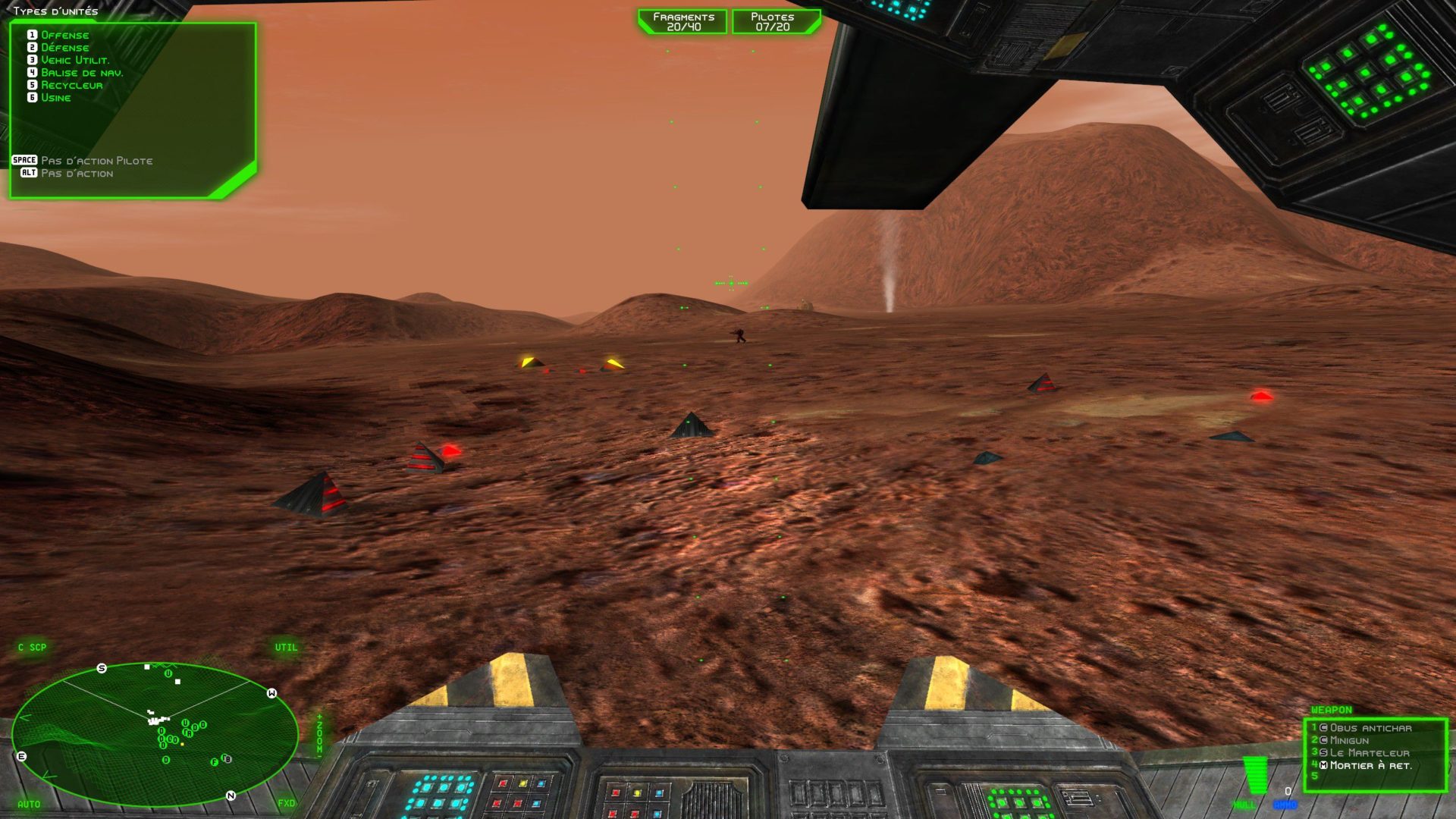1456x819 pixels.
Task: Click the C SCP radar label
Action: click(x=33, y=647)
